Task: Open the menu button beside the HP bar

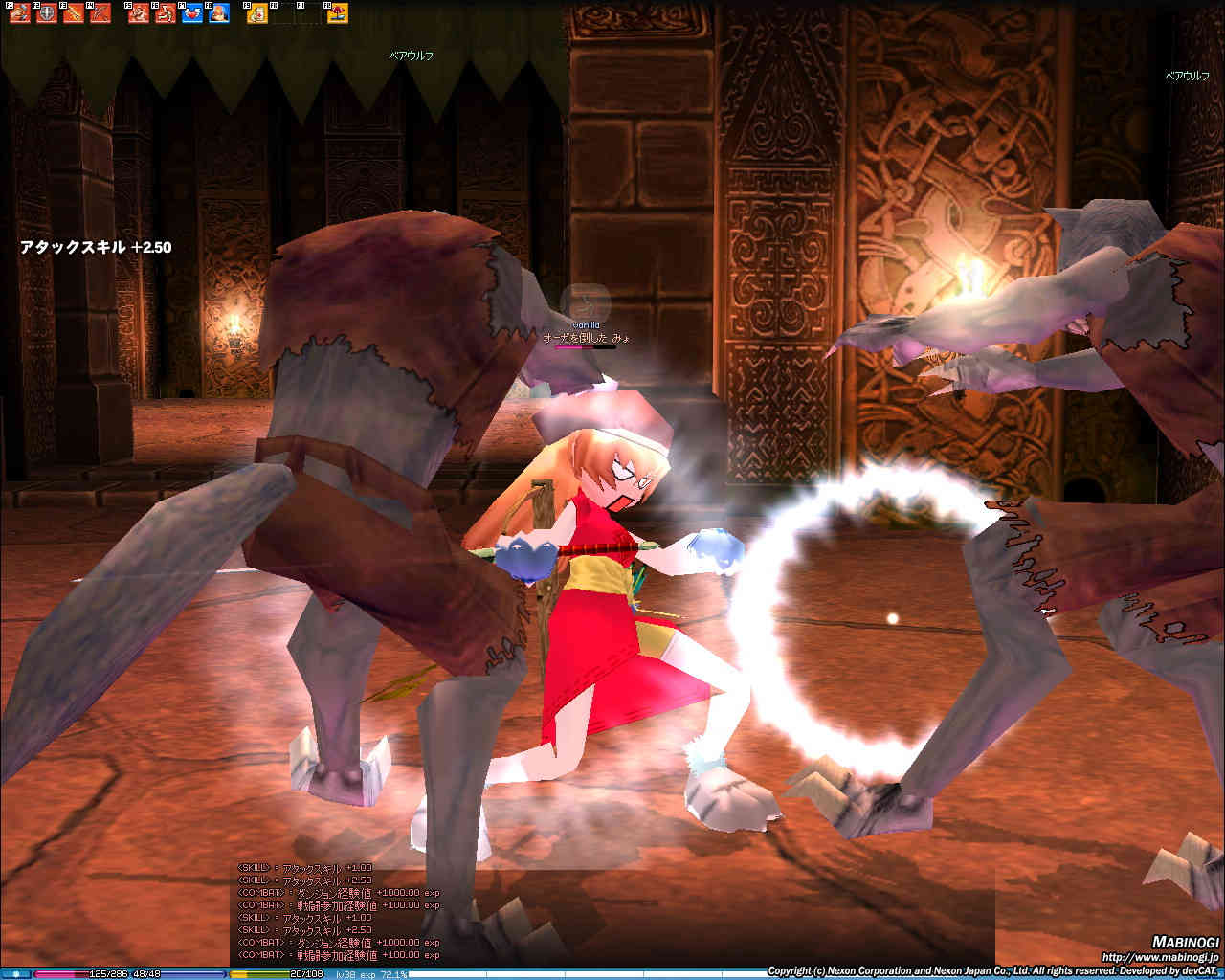Action: point(16,974)
